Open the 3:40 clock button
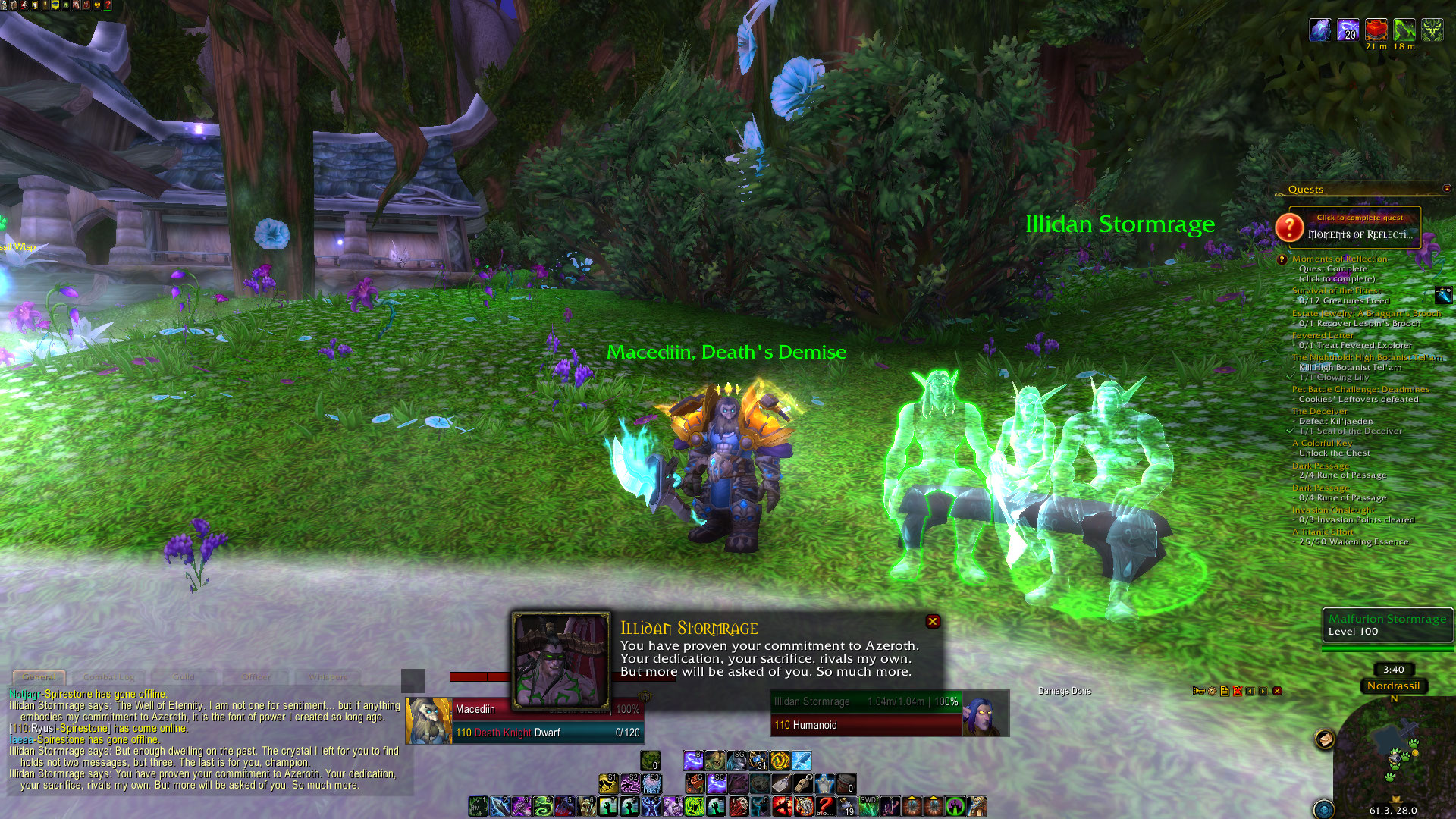The height and width of the screenshot is (819, 1456). point(1393,670)
